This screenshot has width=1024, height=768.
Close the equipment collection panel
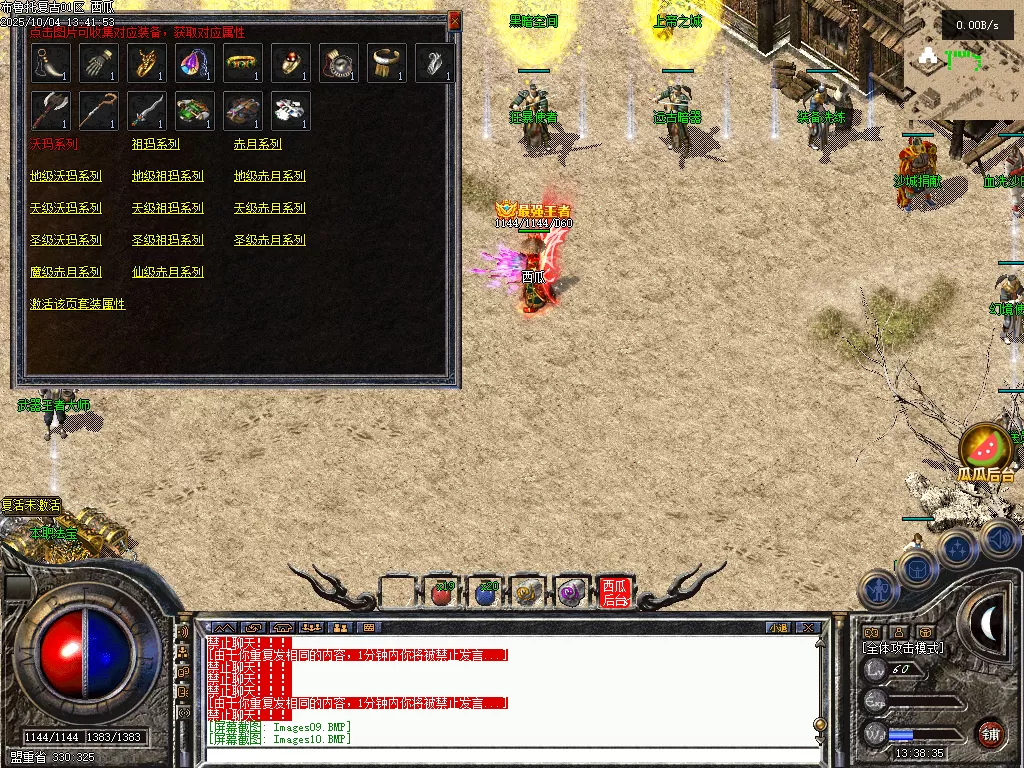[x=455, y=21]
